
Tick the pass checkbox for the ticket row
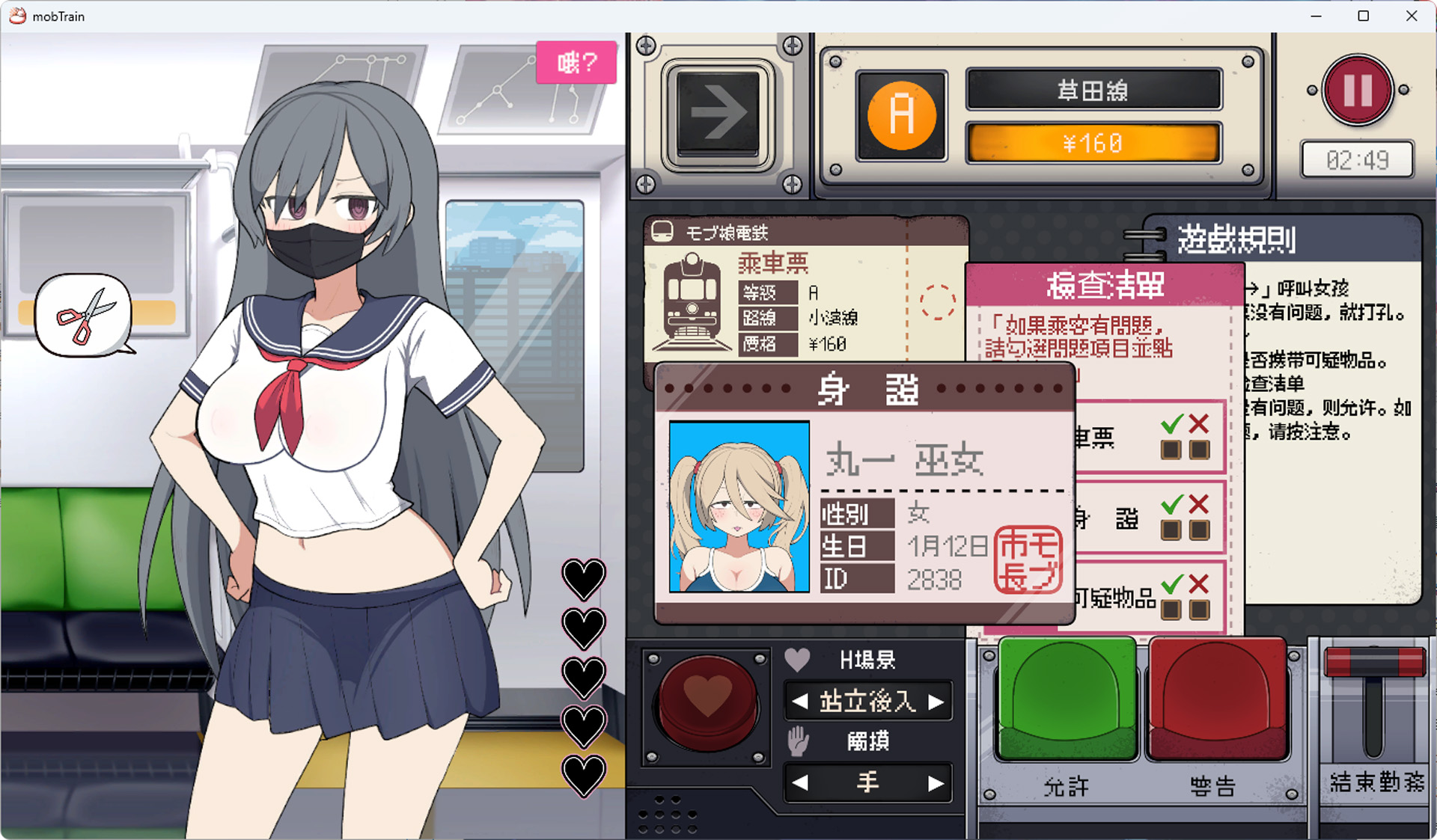tap(1171, 450)
